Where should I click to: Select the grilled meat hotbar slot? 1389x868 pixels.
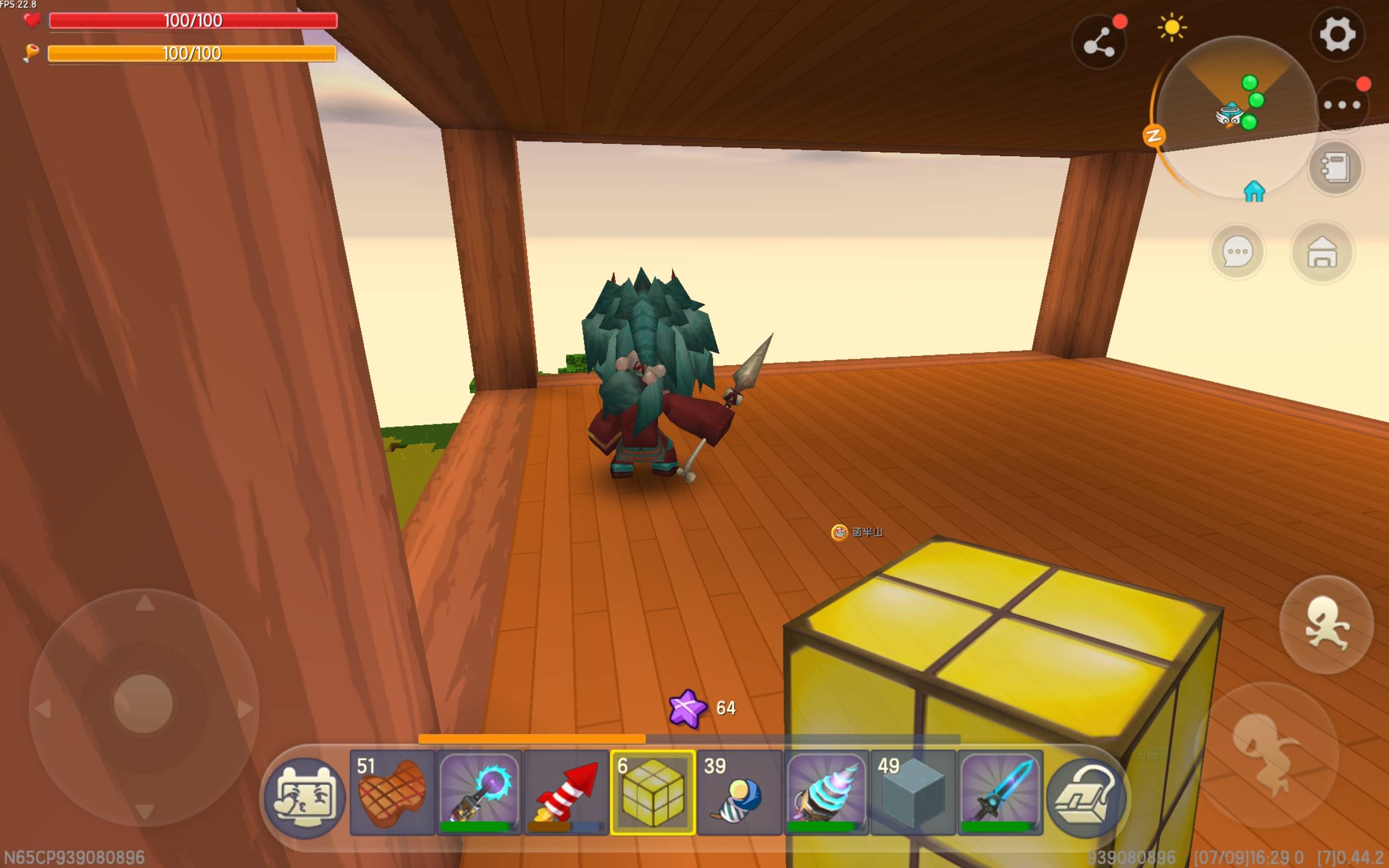tap(392, 792)
